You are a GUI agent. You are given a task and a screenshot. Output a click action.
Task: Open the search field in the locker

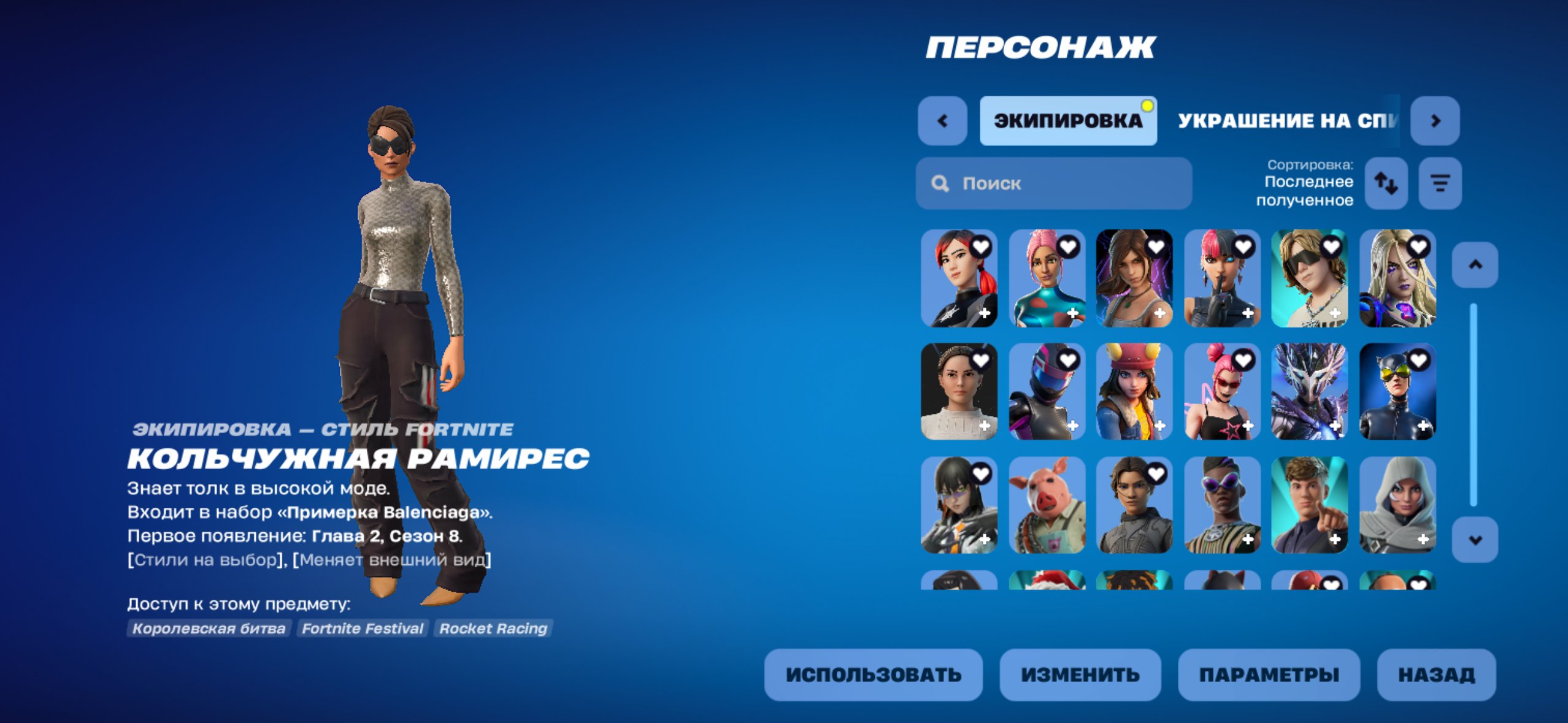point(1052,183)
